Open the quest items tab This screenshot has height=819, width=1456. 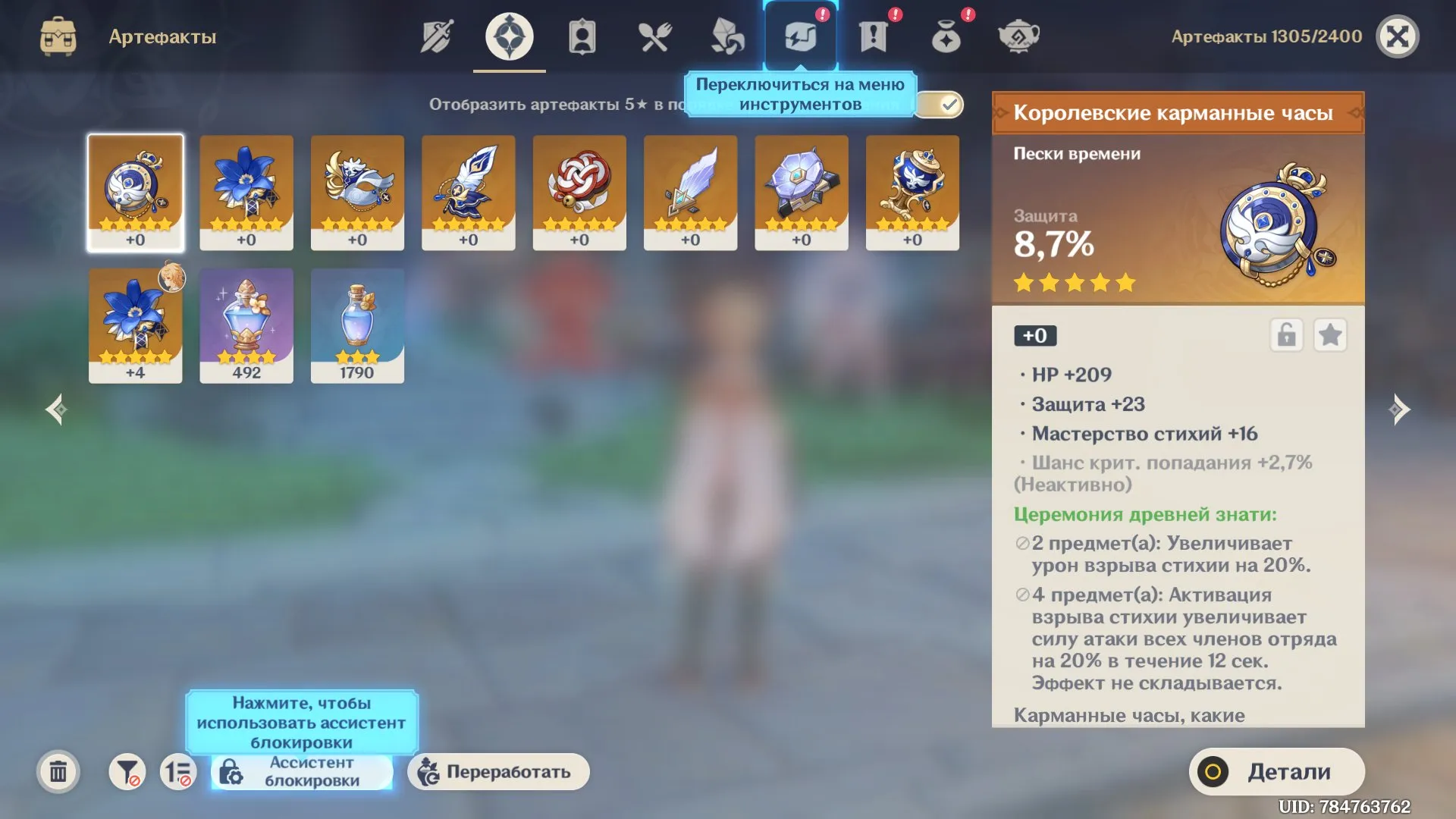[874, 35]
